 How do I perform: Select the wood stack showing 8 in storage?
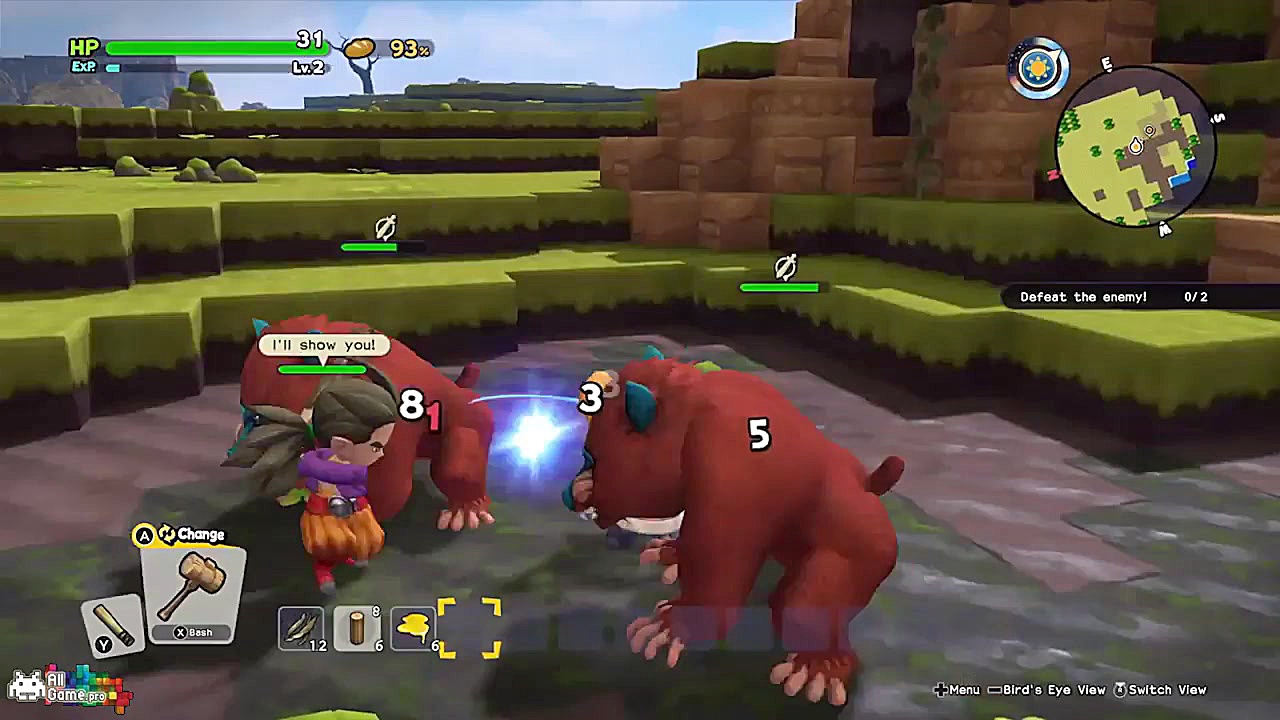pos(356,625)
